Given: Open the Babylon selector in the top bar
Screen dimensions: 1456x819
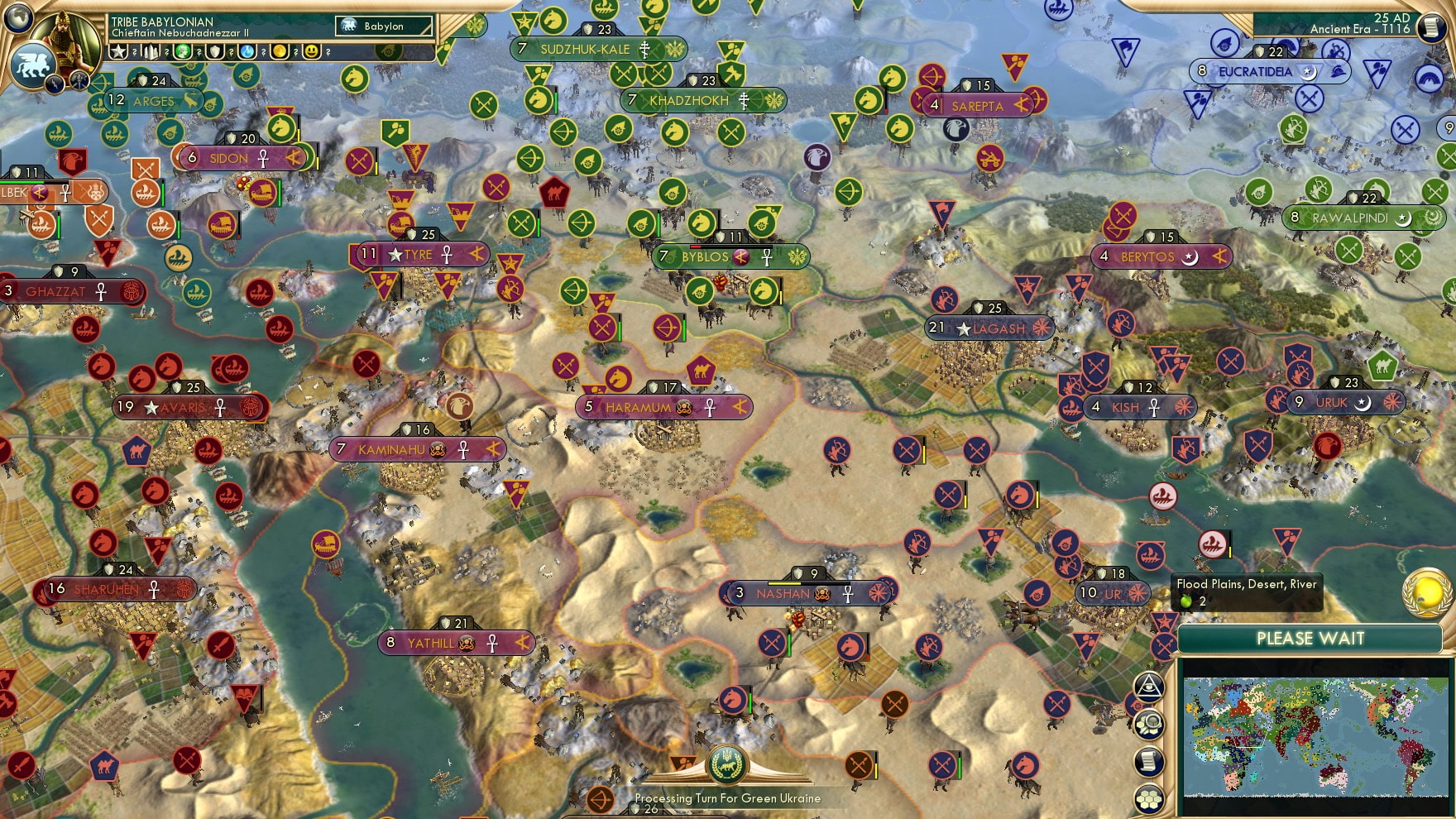Looking at the screenshot, I should coord(383,26).
